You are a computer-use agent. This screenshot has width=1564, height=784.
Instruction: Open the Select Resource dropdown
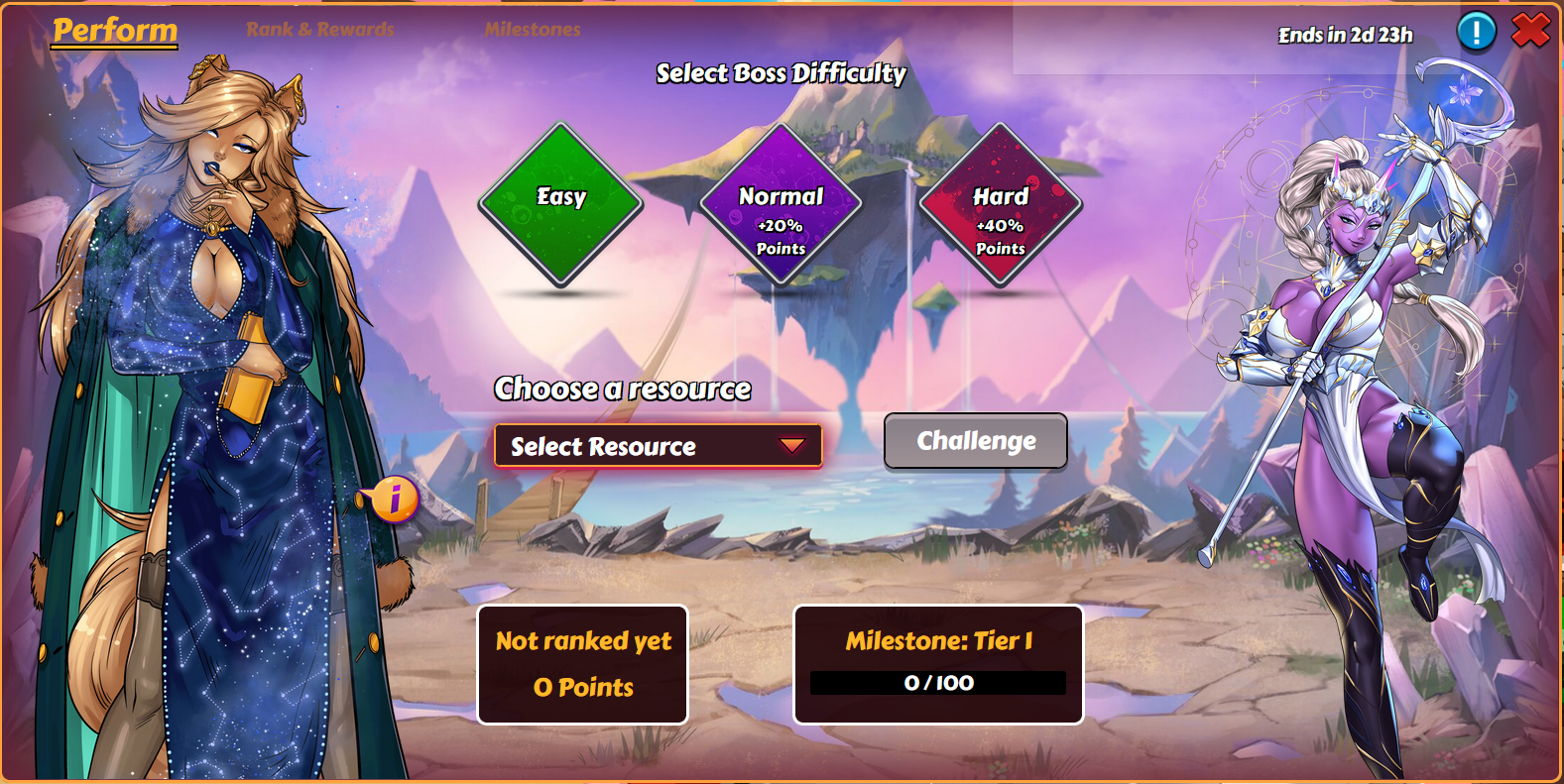click(658, 446)
